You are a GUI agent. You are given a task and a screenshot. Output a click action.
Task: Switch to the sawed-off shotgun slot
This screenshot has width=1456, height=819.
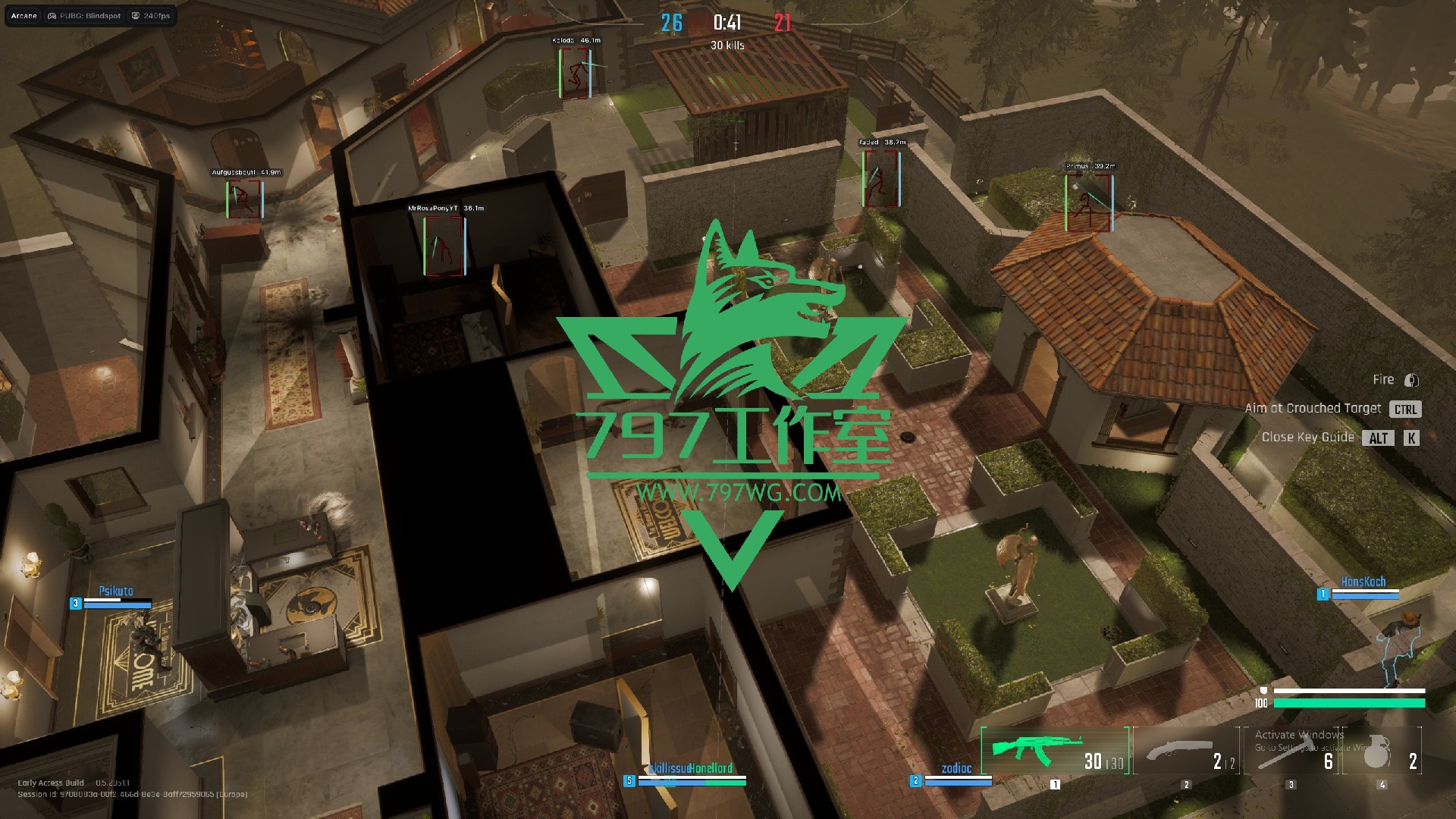pos(1187,752)
